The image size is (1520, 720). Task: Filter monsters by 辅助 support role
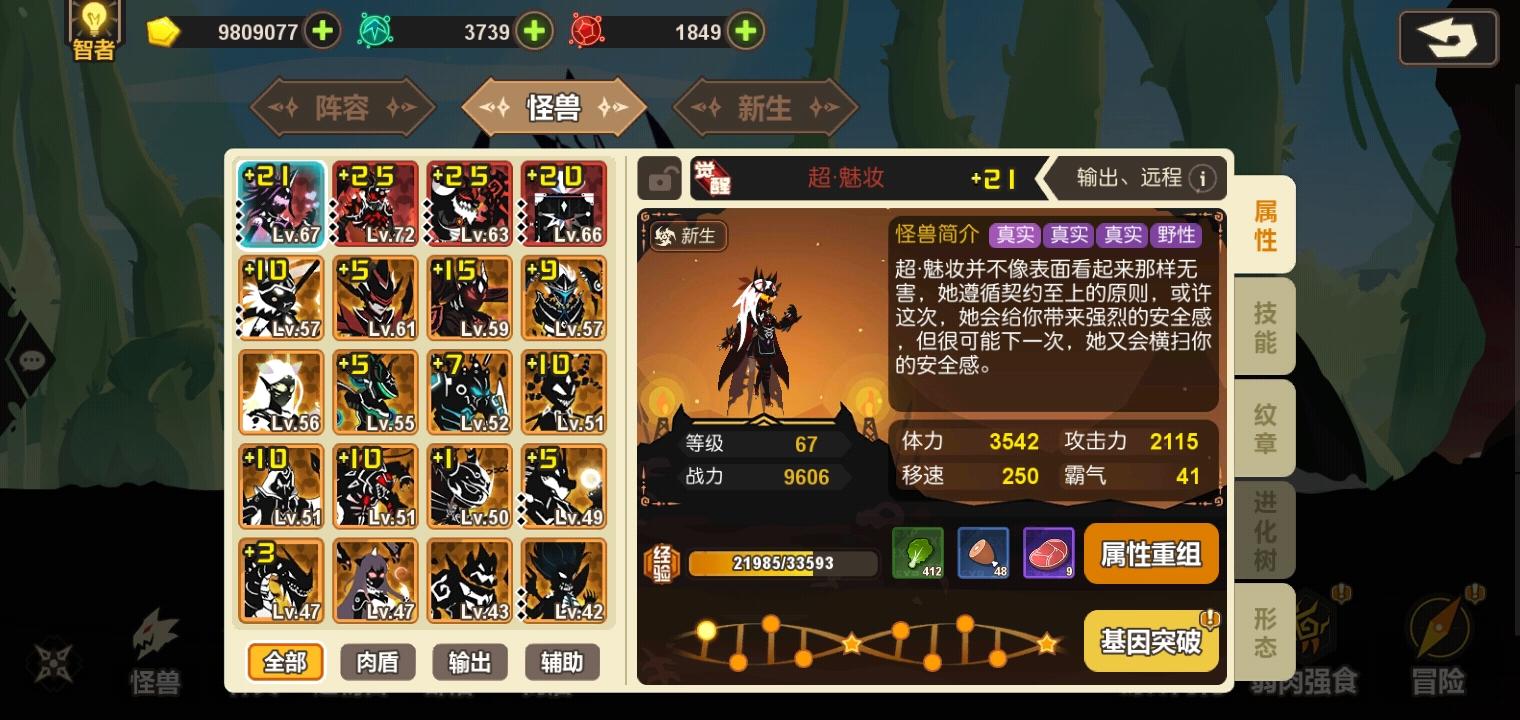562,662
